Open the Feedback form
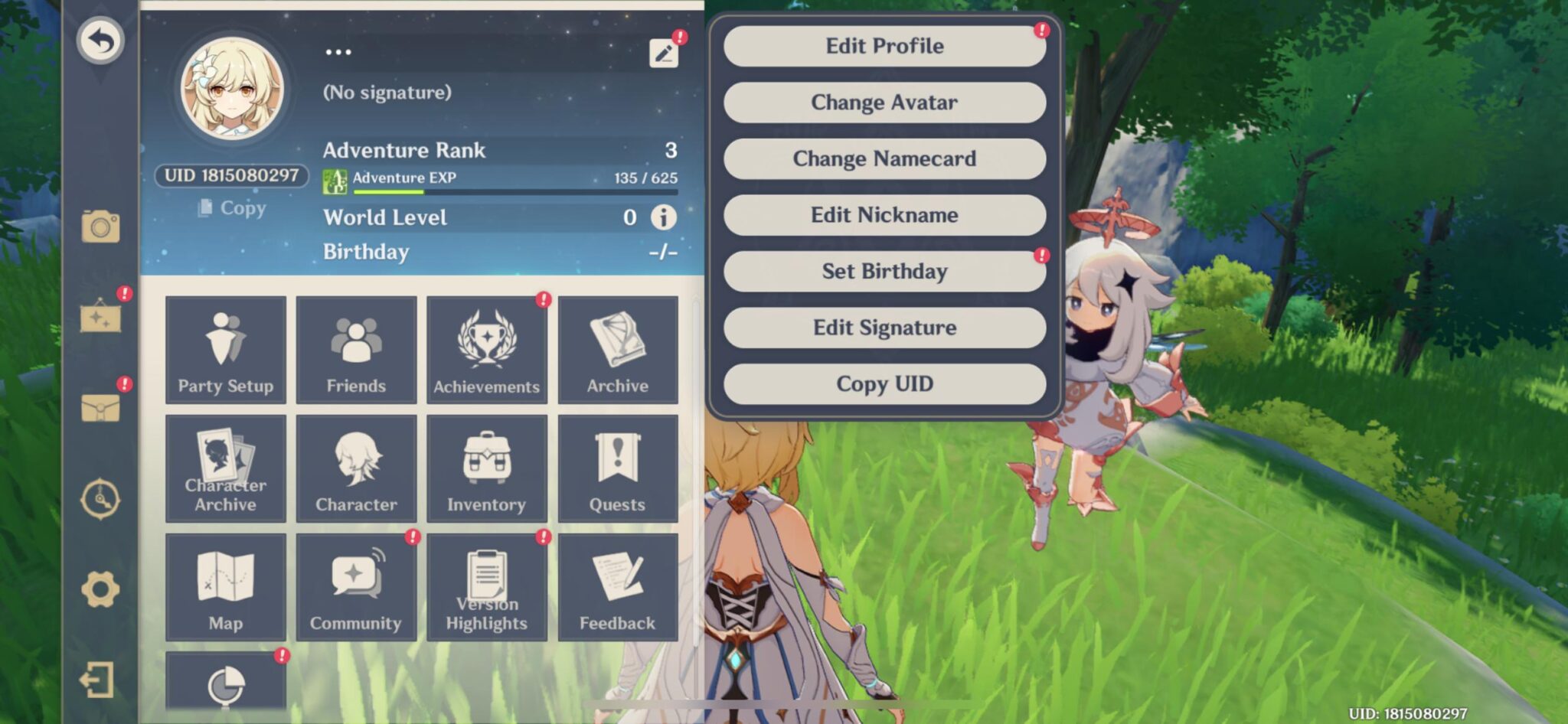The height and width of the screenshot is (724, 1568). coord(618,586)
